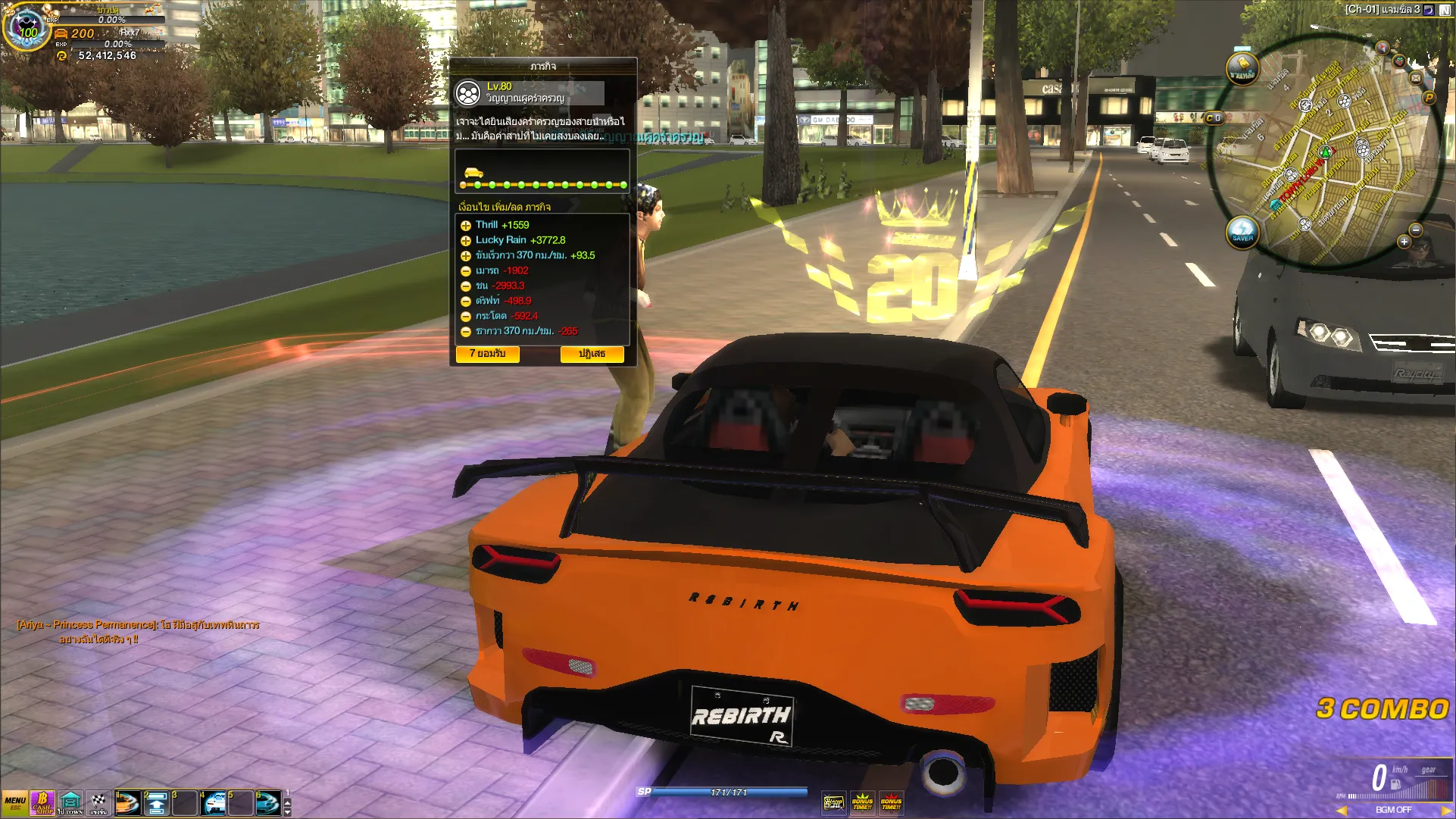Trigger skill slot 6 blue car skill
Image resolution: width=1456 pixels, height=819 pixels.
coord(268,803)
